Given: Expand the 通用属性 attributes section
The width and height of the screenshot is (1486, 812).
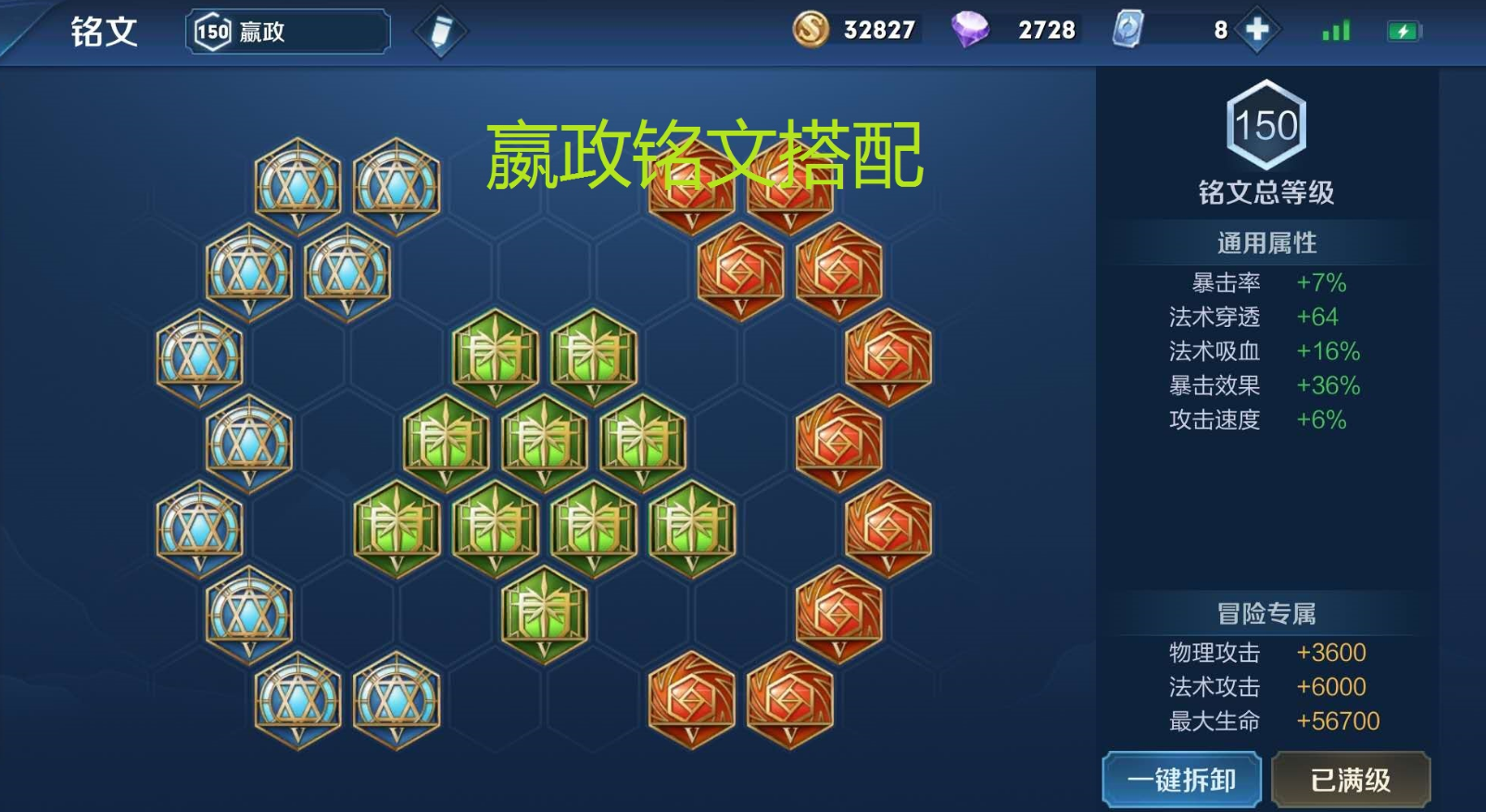Looking at the screenshot, I should click(1268, 242).
